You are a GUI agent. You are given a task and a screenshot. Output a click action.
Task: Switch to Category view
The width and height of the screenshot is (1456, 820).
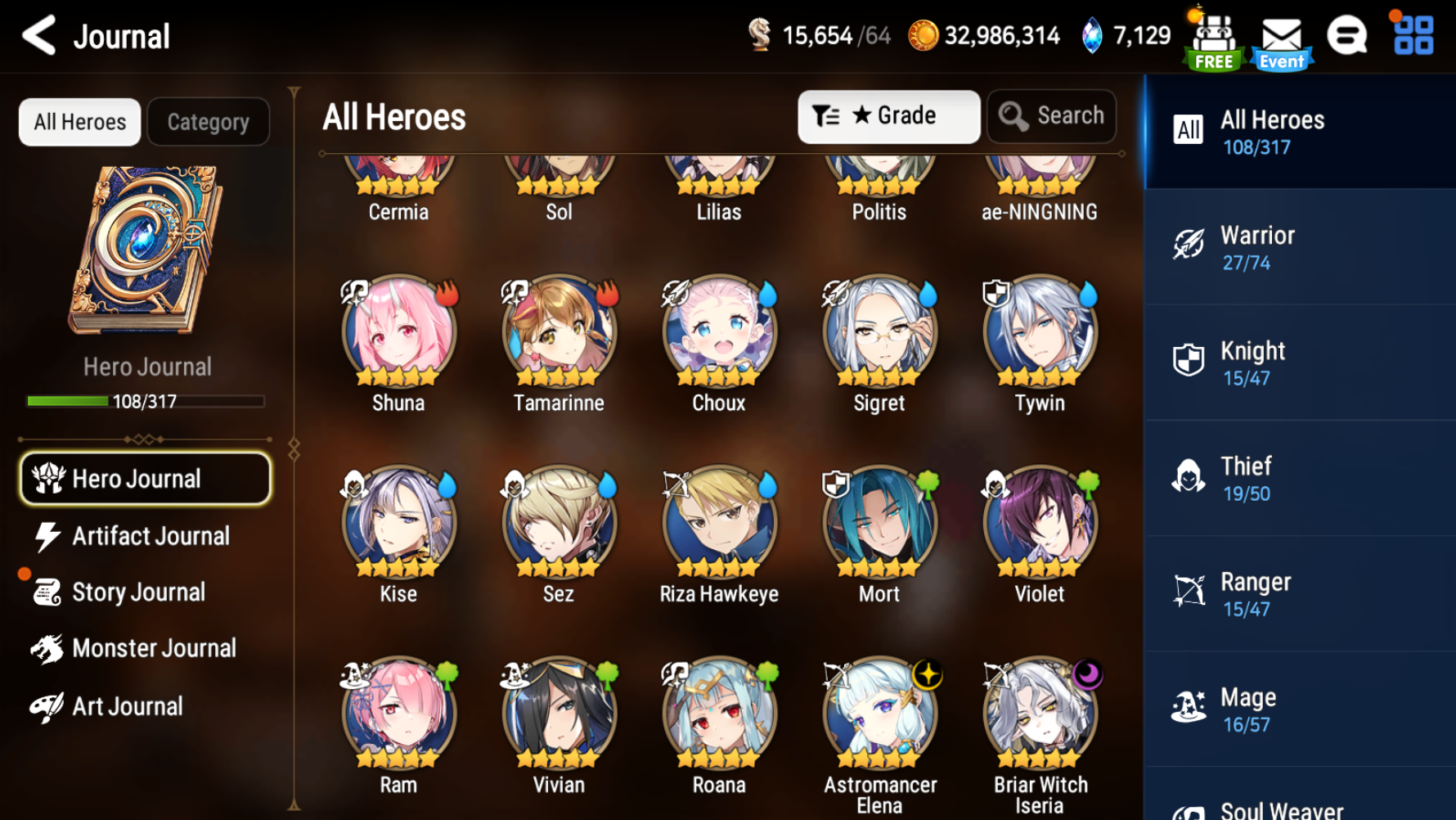click(x=208, y=121)
